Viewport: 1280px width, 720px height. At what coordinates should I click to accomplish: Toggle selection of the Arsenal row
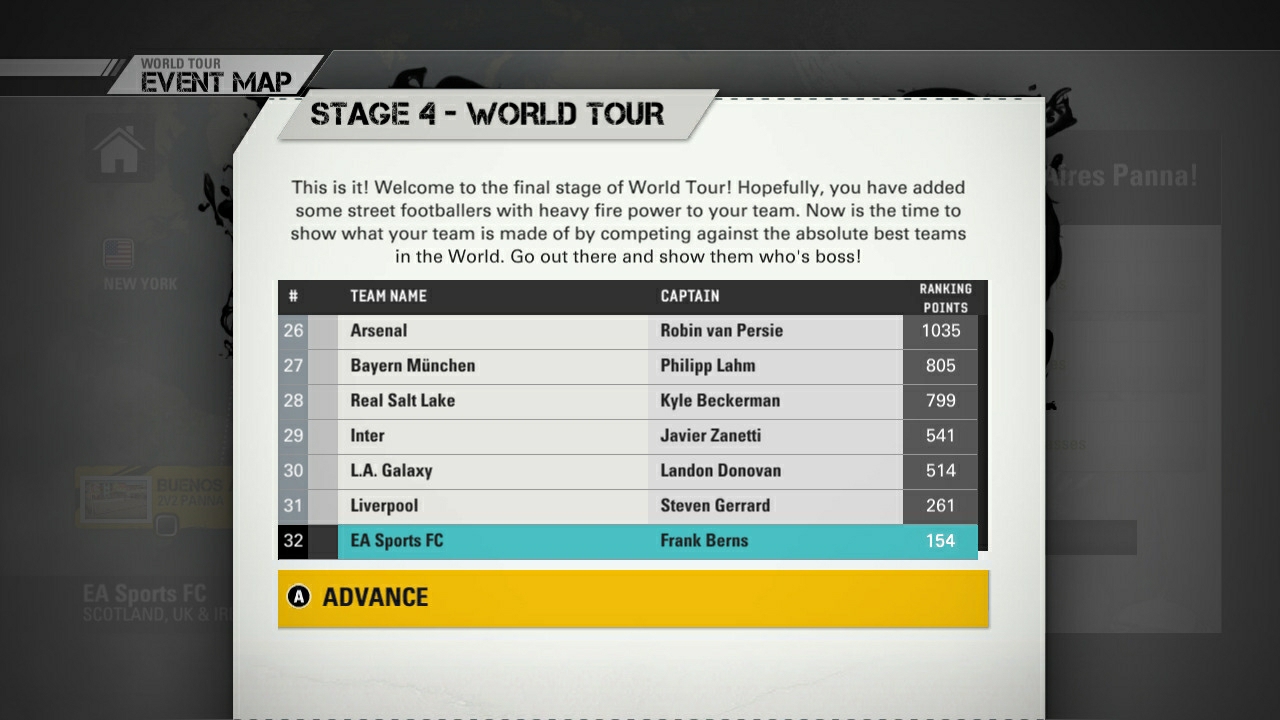coord(628,330)
